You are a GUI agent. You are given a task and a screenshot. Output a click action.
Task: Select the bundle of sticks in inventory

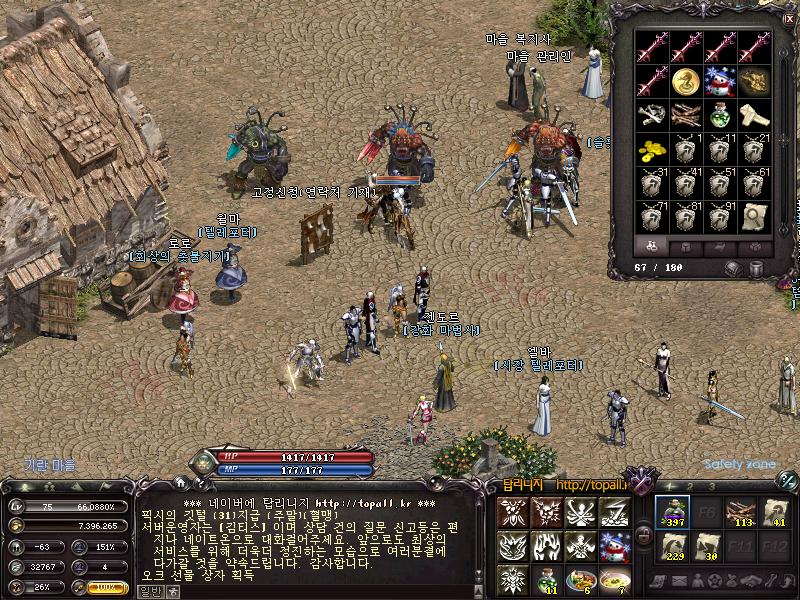click(x=686, y=115)
